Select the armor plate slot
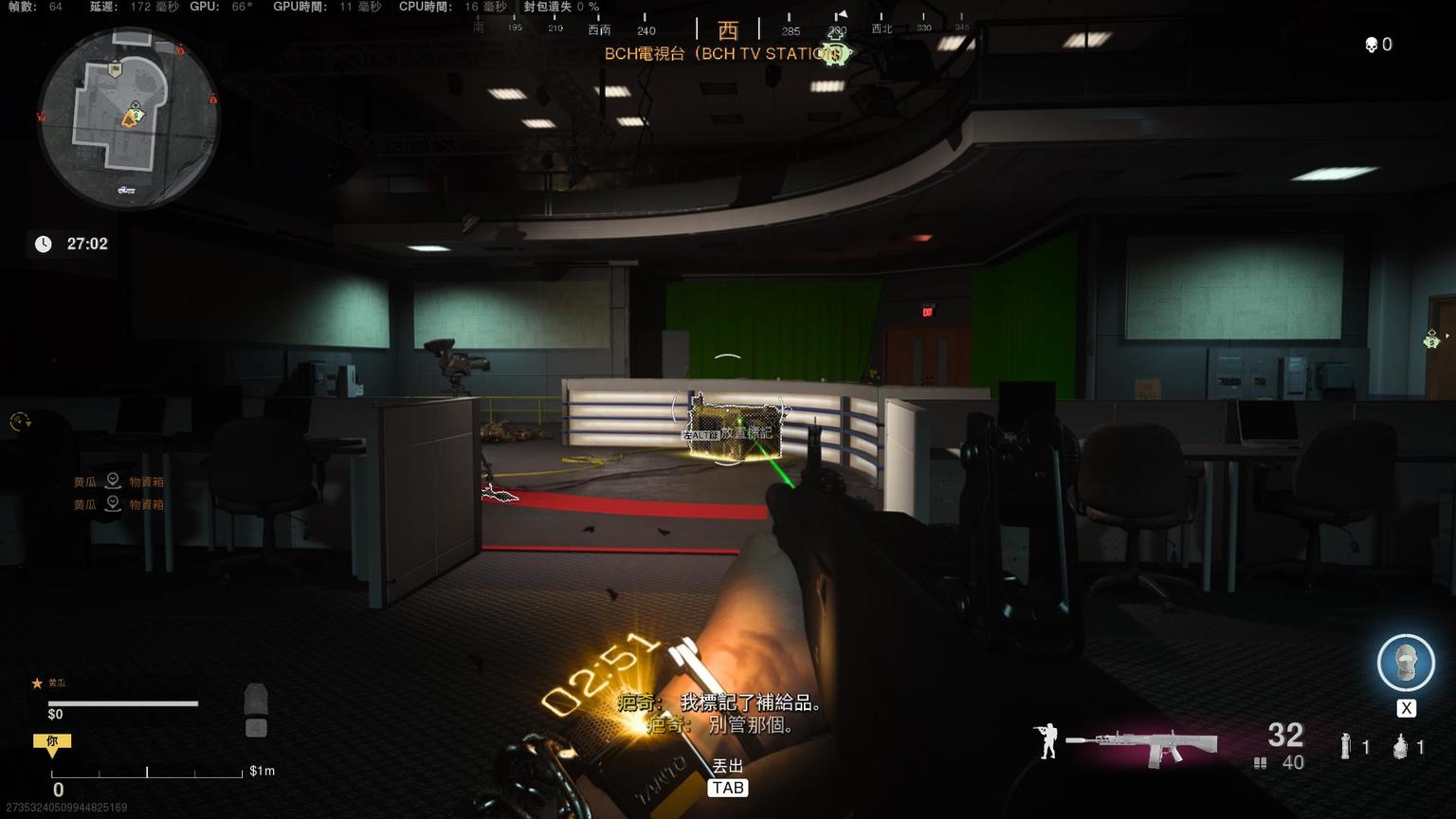The height and width of the screenshot is (819, 1456). point(256,702)
